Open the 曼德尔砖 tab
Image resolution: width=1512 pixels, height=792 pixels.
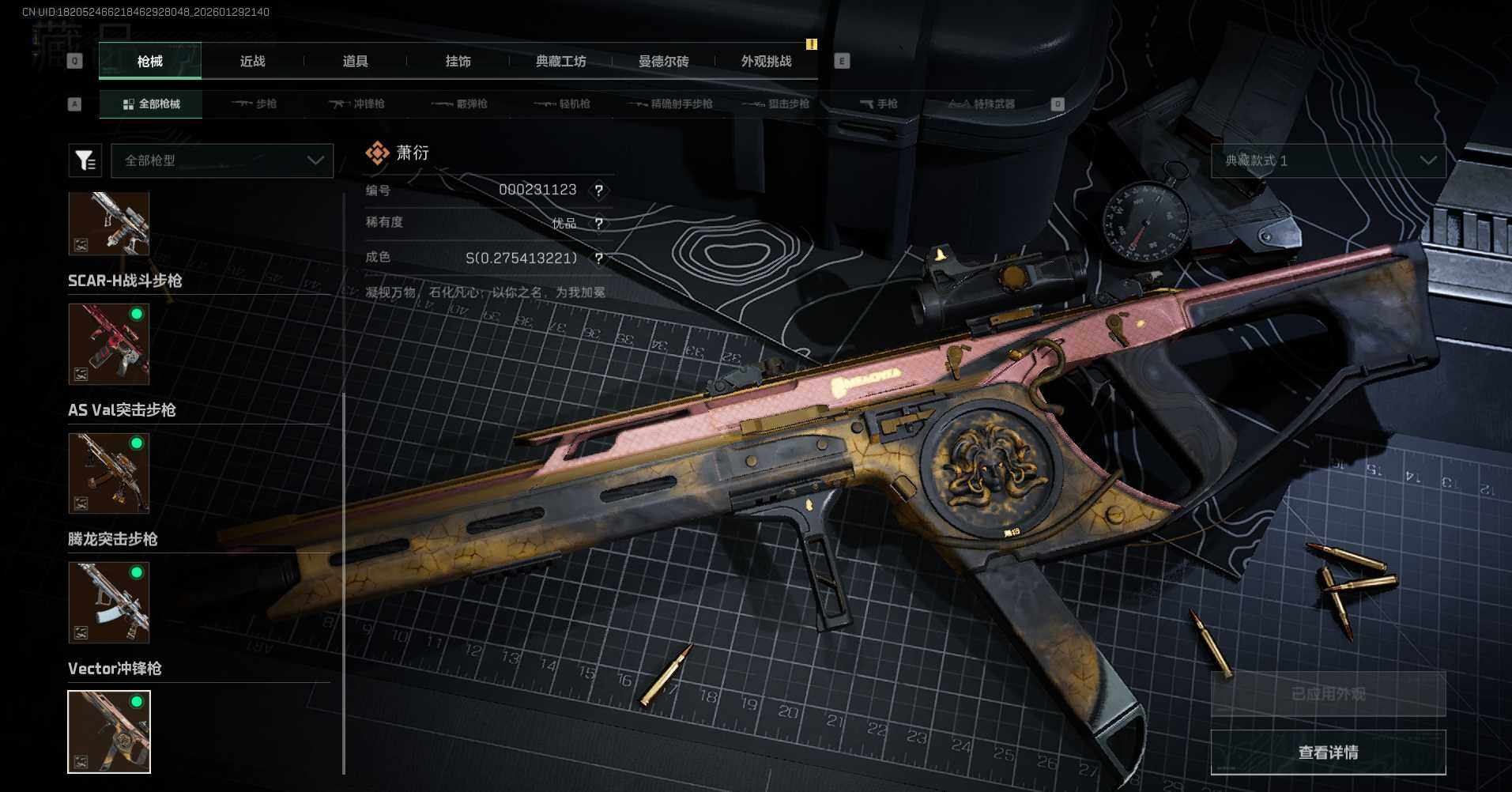[x=663, y=62]
